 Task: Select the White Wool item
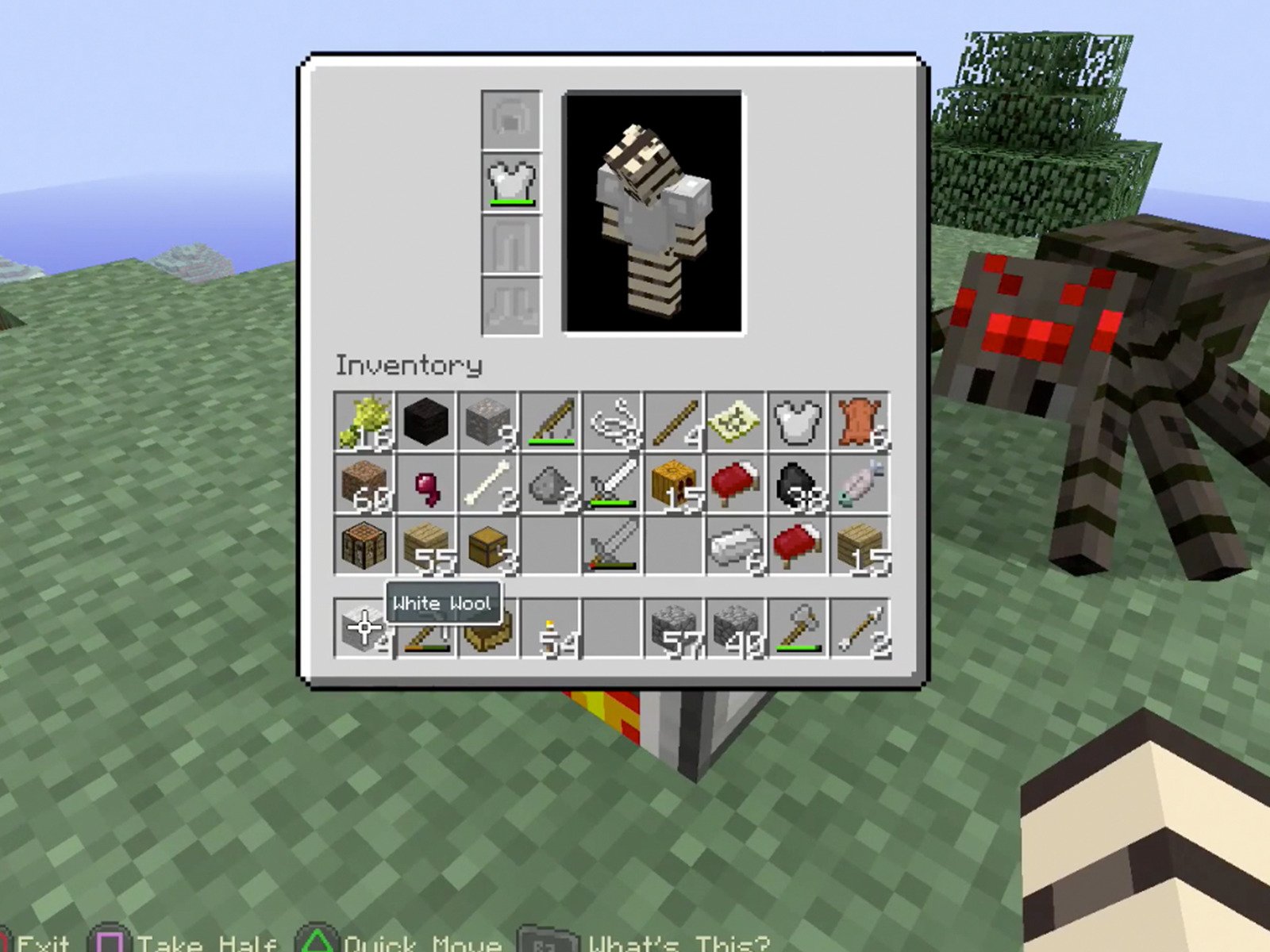[365, 627]
